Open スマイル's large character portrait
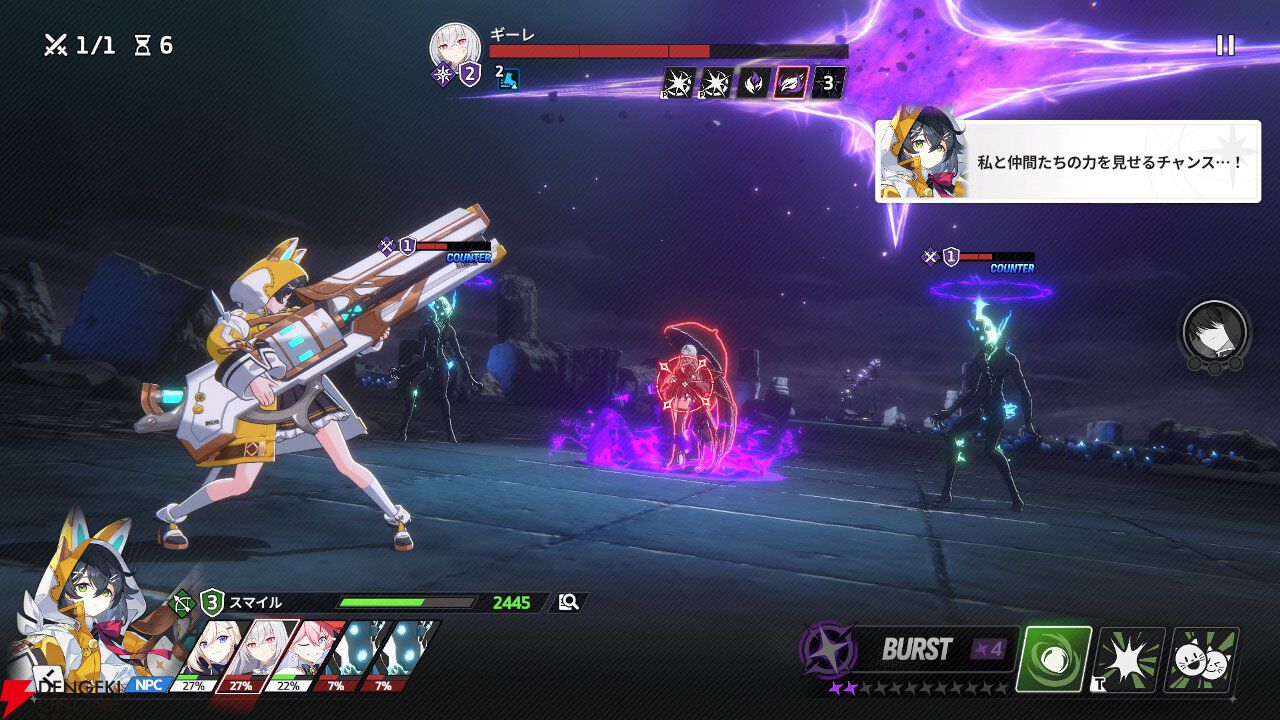This screenshot has width=1280, height=720. pos(85,600)
